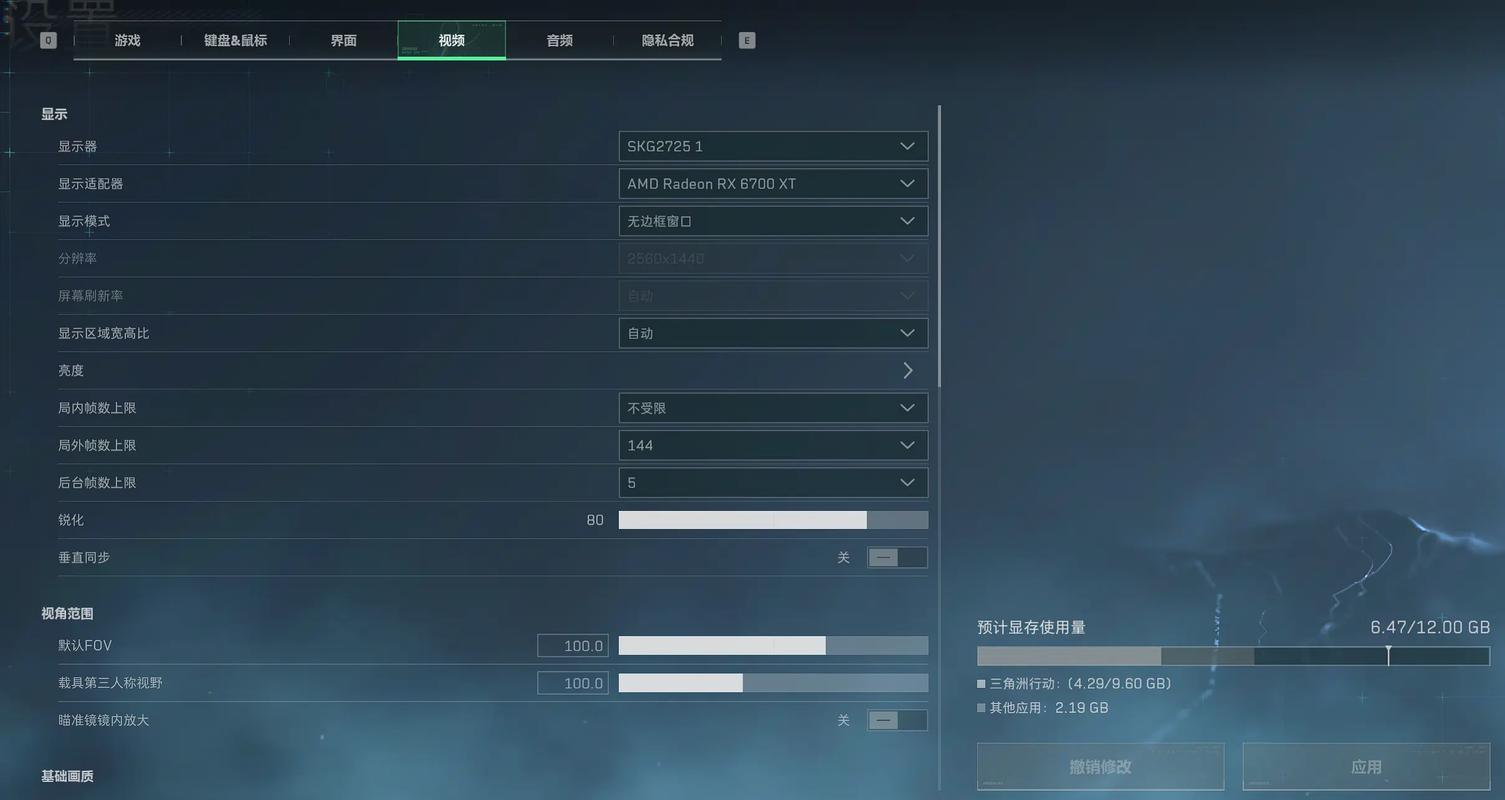Switch to the 音频 audio tab
Viewport: 1505px width, 800px height.
tap(558, 40)
